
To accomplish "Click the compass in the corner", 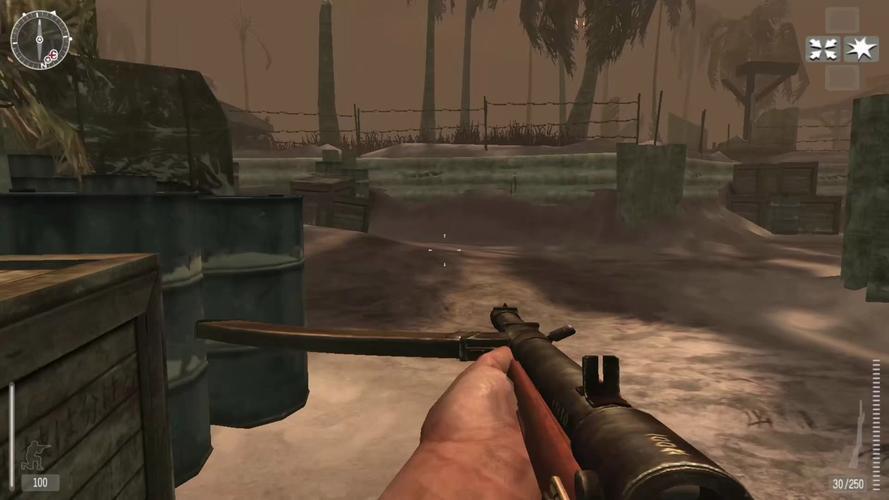I will [40, 40].
